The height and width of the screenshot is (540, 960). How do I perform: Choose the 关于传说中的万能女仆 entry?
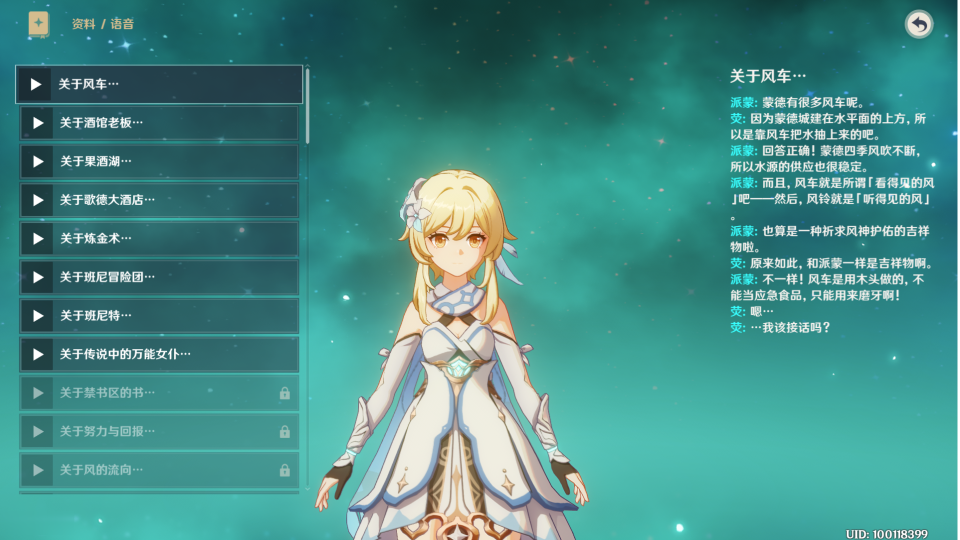[160, 354]
